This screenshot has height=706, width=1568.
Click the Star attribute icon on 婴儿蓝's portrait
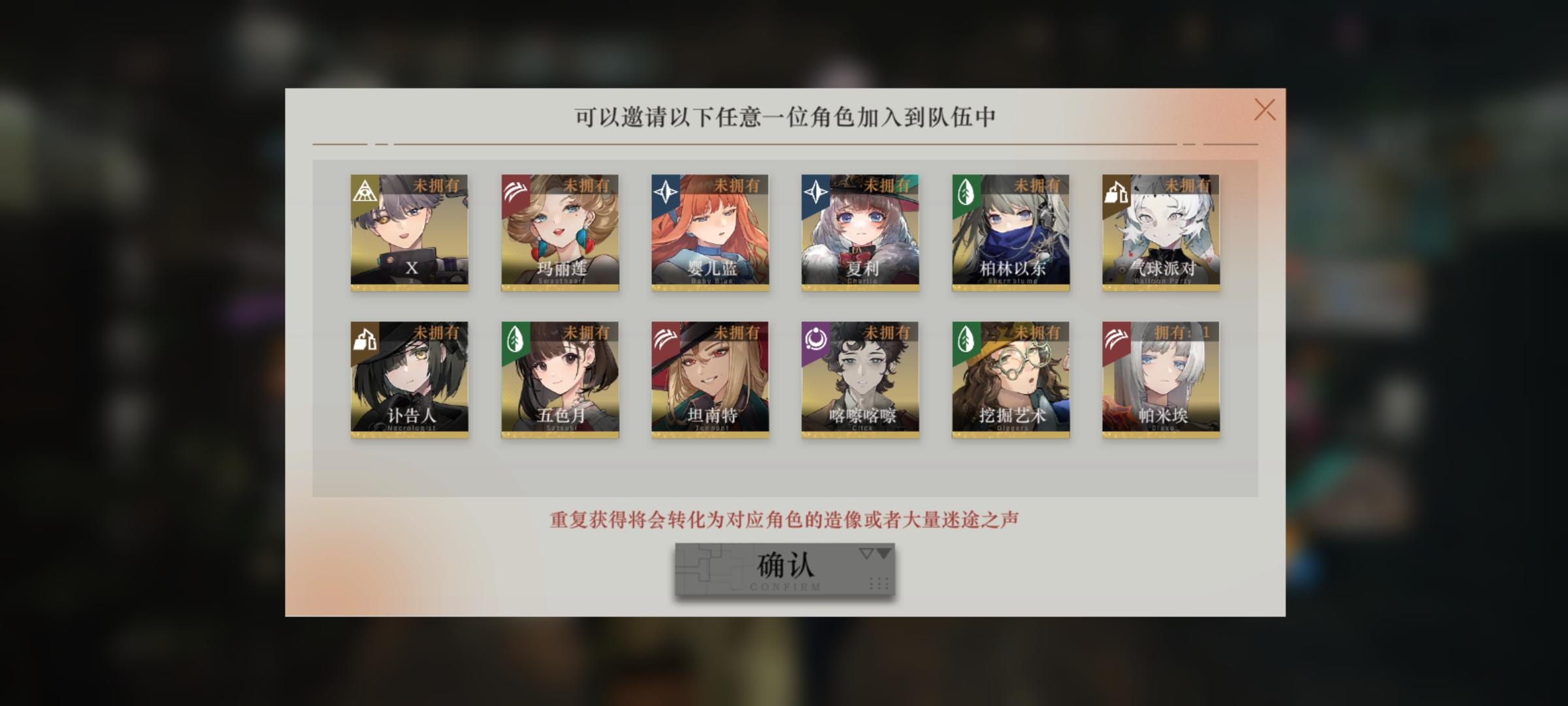pyautogui.click(x=666, y=190)
